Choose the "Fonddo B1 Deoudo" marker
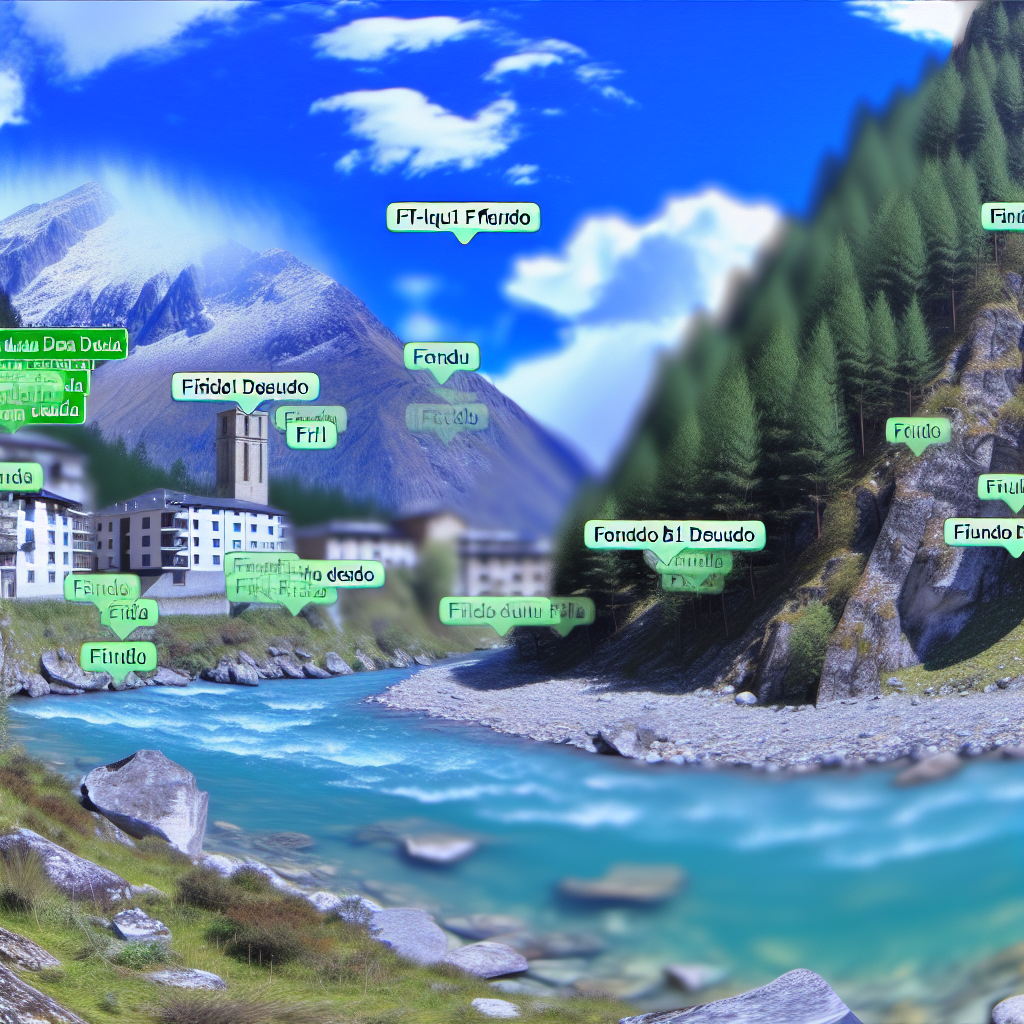Image resolution: width=1024 pixels, height=1024 pixels. tap(674, 535)
